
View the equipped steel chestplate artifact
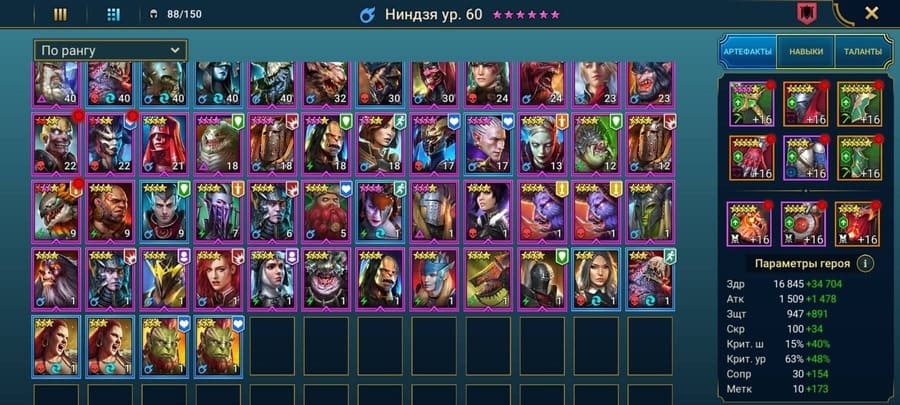point(805,157)
